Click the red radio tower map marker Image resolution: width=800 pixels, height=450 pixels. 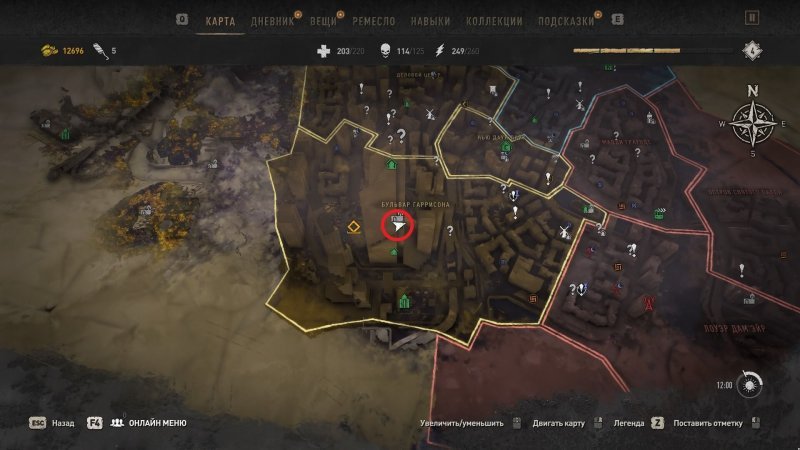pos(649,301)
